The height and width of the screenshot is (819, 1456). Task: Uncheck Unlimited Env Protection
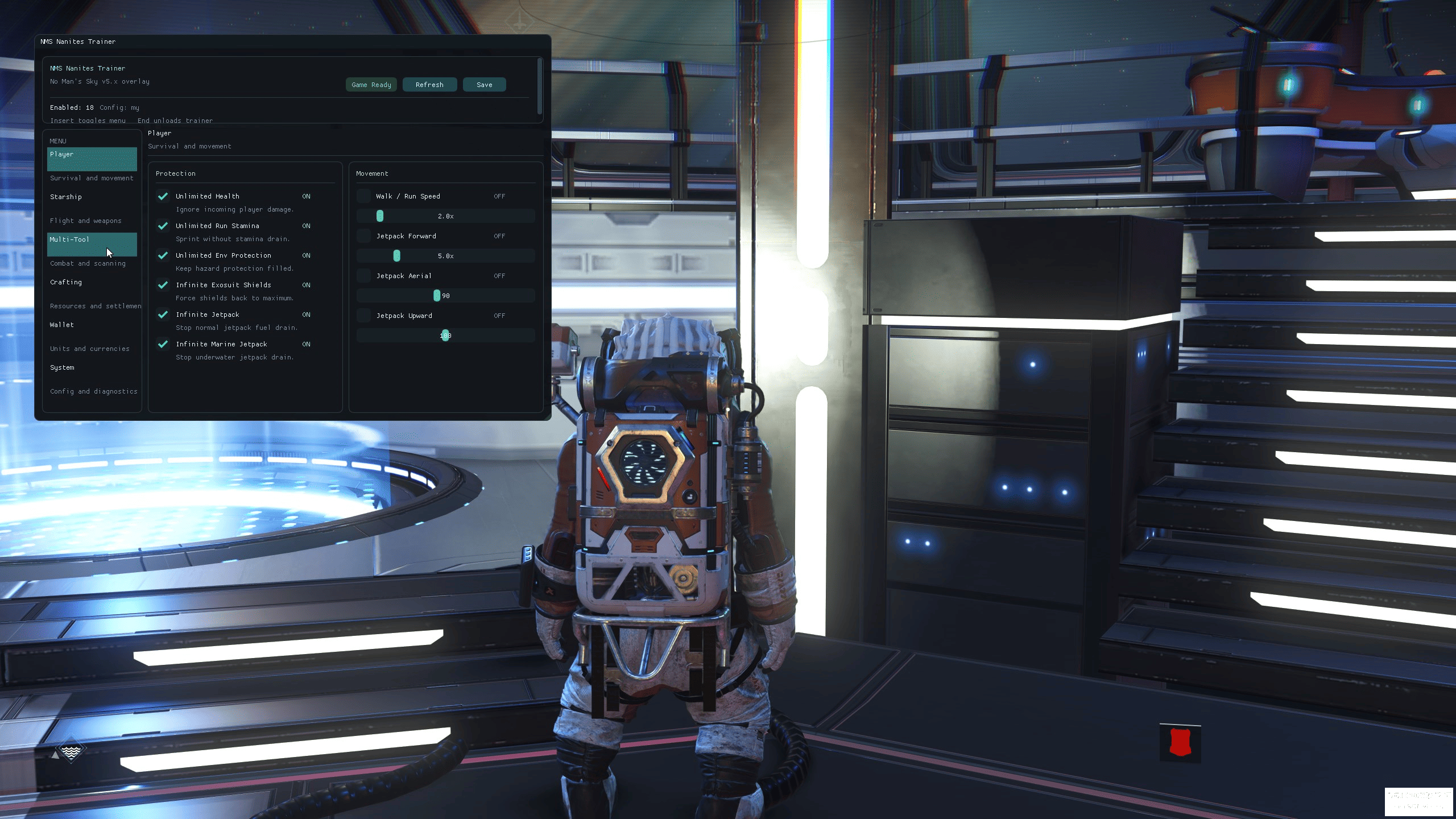click(163, 255)
